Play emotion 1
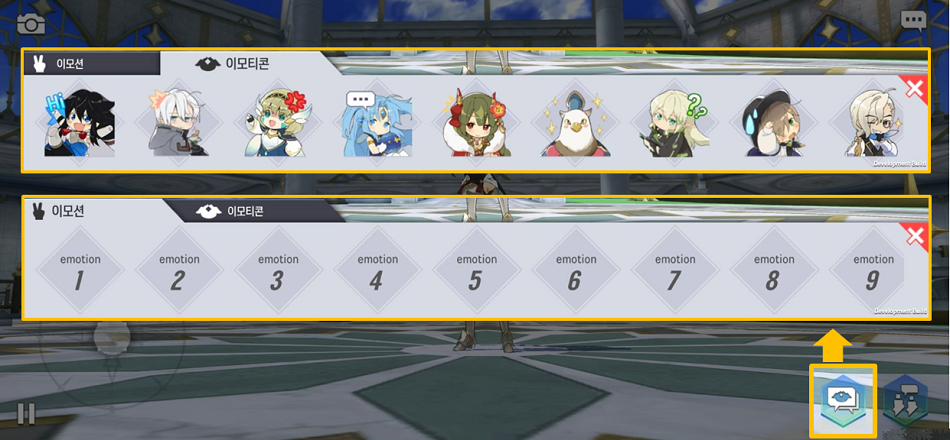950x440 pixels. (79, 272)
